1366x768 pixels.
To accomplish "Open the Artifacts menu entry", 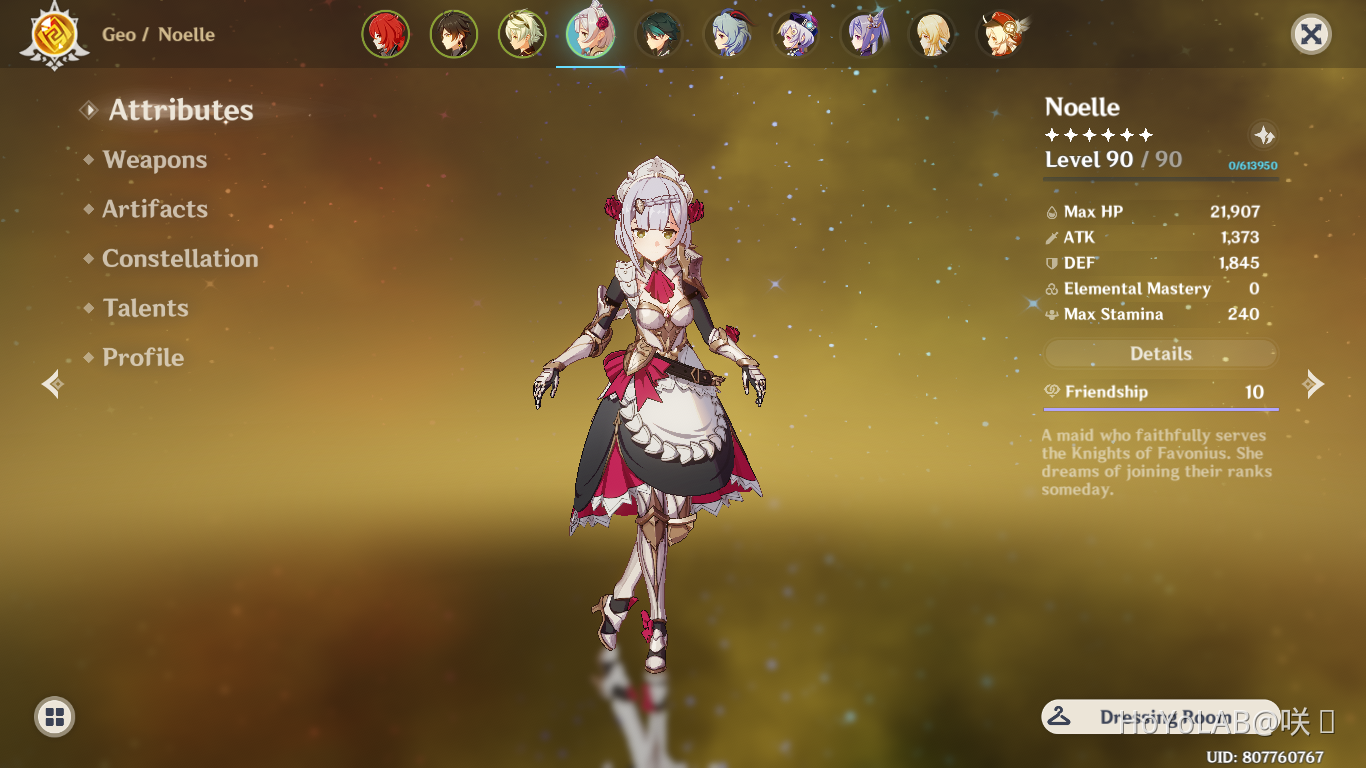I will (155, 209).
